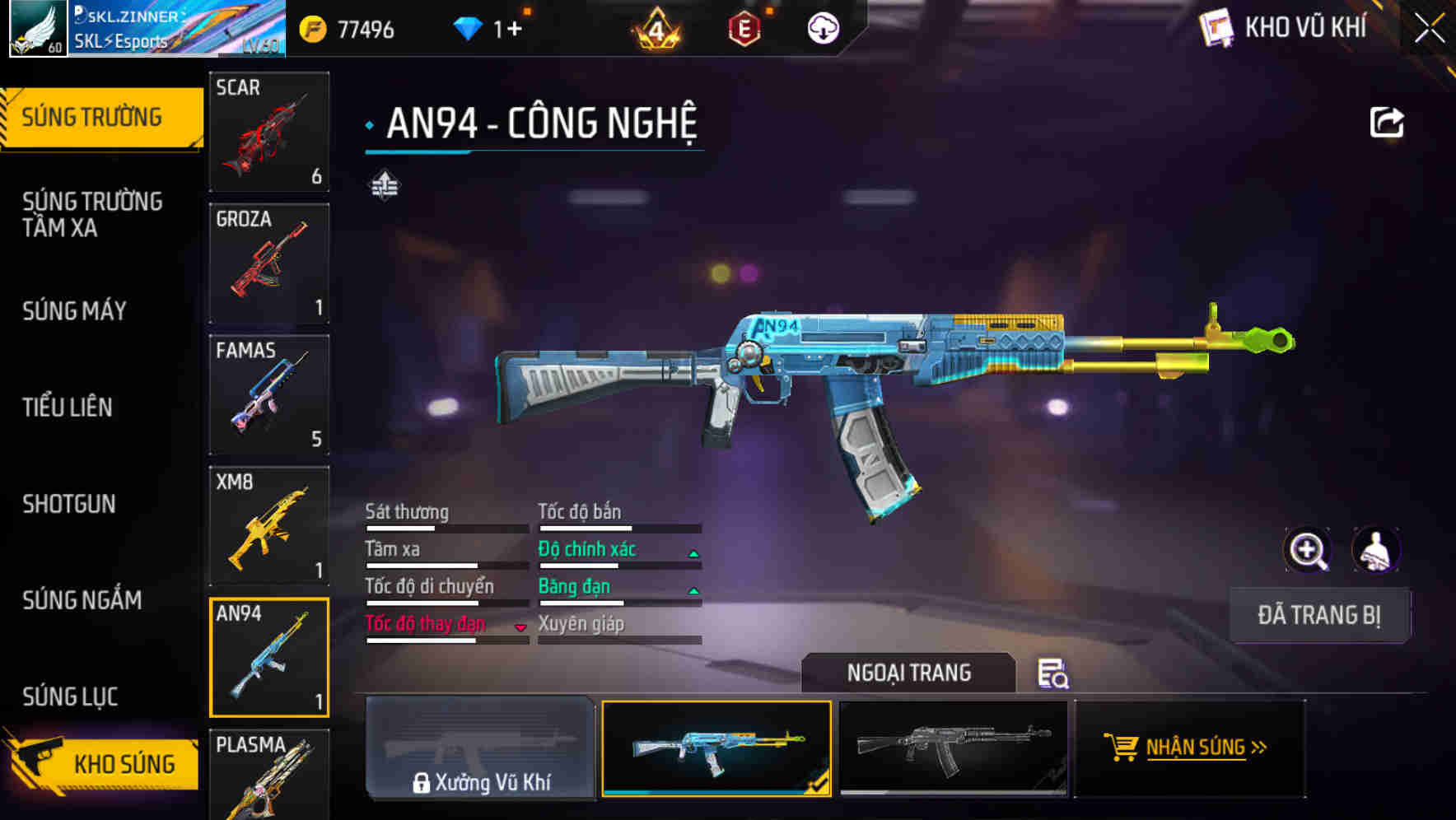This screenshot has height=820, width=1456.
Task: Choose the PLASMA weapon tile
Action: coord(269,775)
